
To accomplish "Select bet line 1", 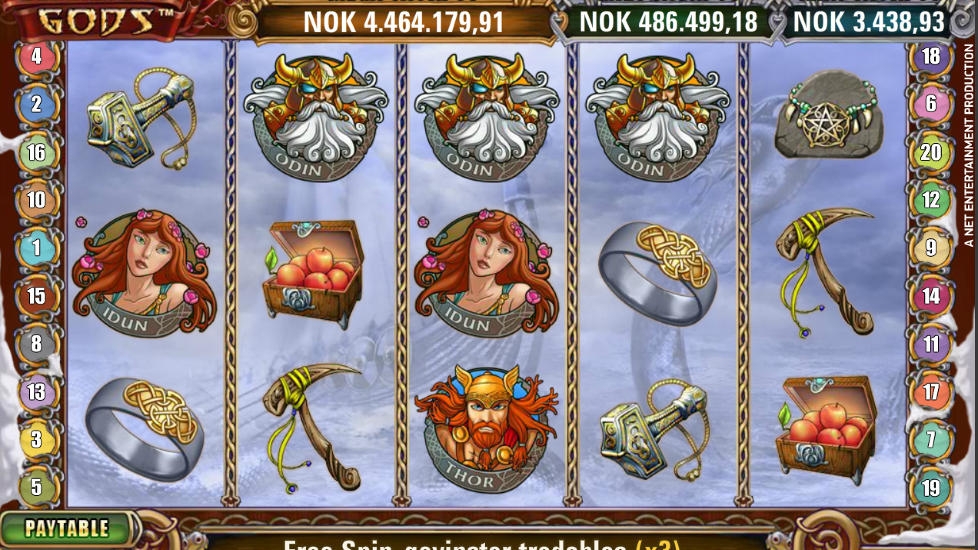I will click(x=36, y=247).
